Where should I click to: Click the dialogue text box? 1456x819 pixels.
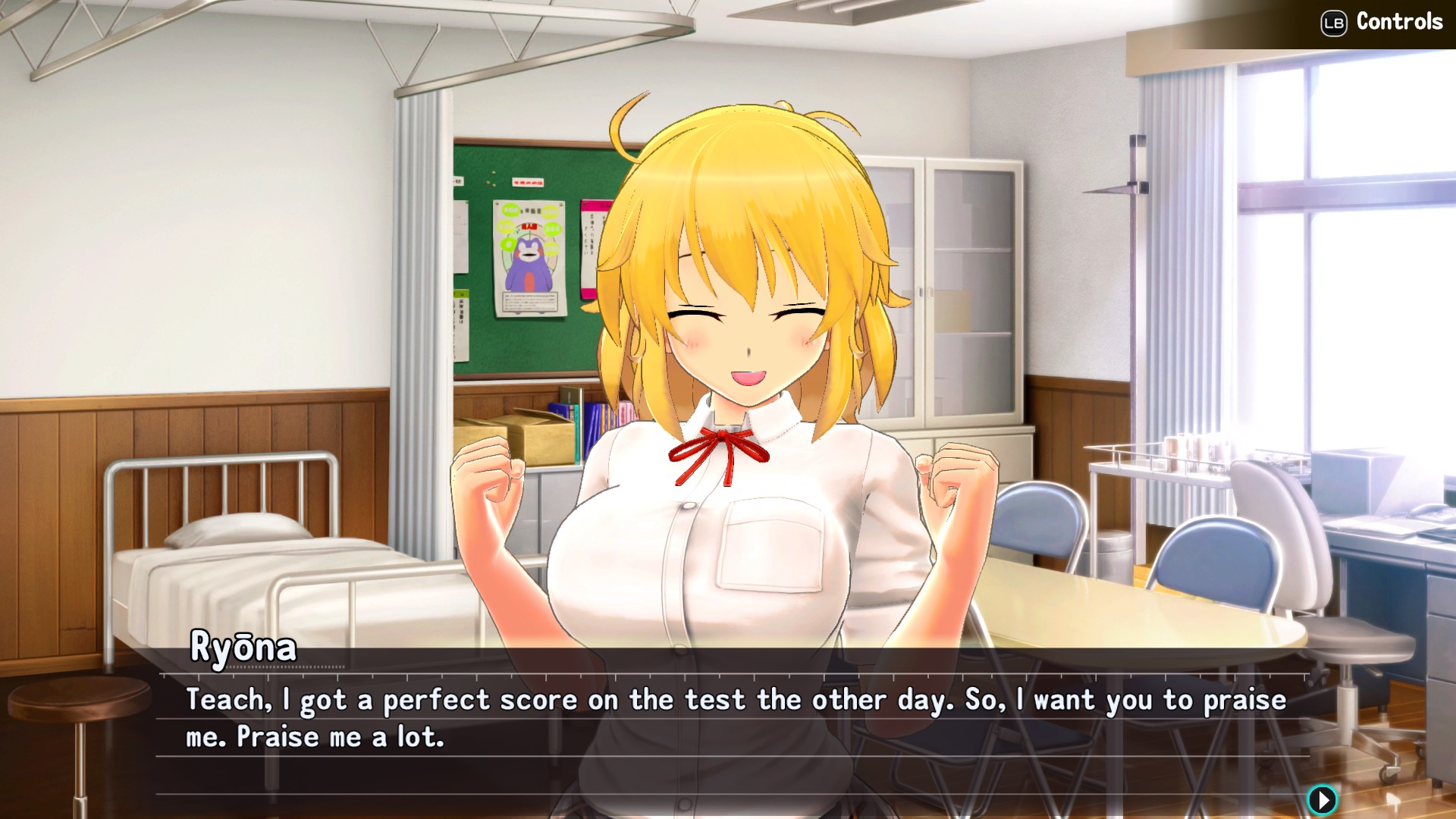(x=728, y=717)
